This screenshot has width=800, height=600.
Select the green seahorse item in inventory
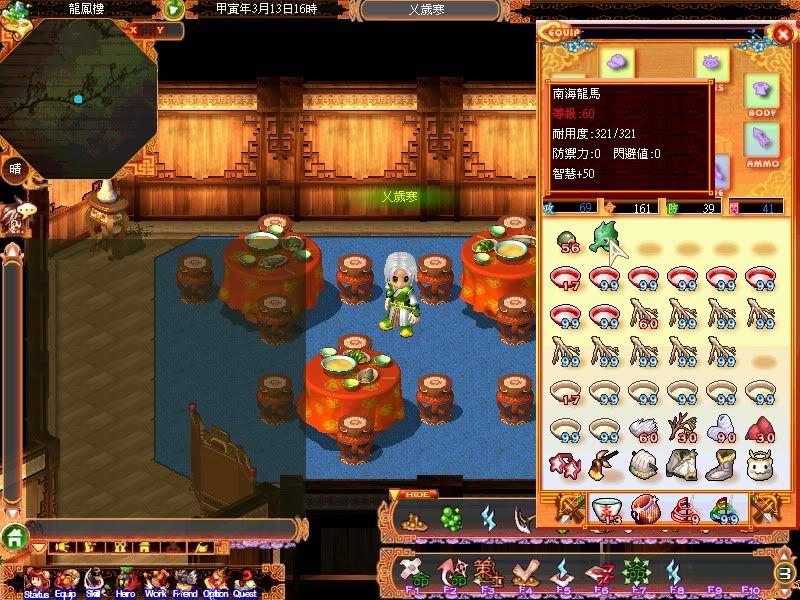pyautogui.click(x=603, y=240)
